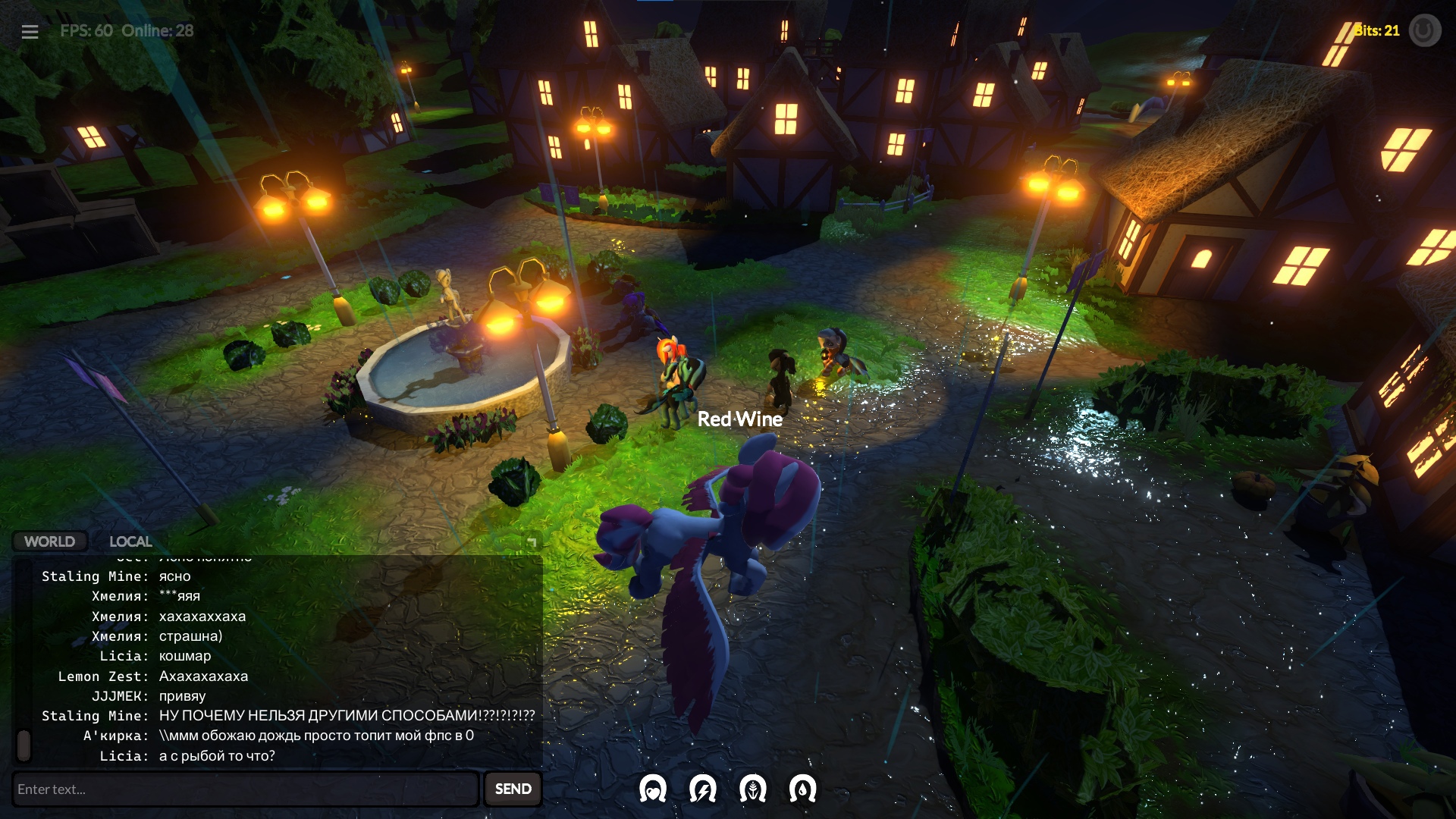Activate the plant sprout horseshoe ability

click(x=752, y=789)
